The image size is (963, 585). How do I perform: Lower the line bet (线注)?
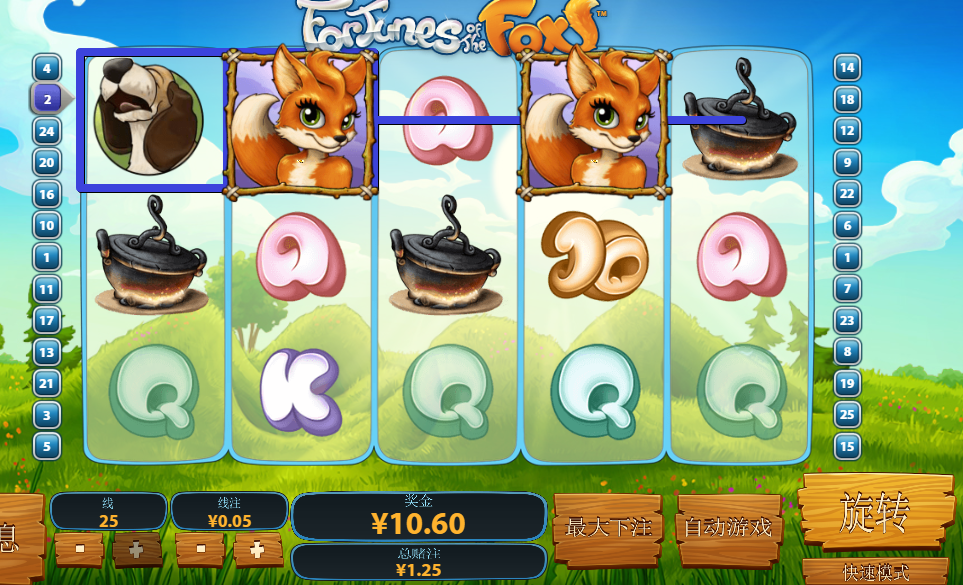coord(201,549)
